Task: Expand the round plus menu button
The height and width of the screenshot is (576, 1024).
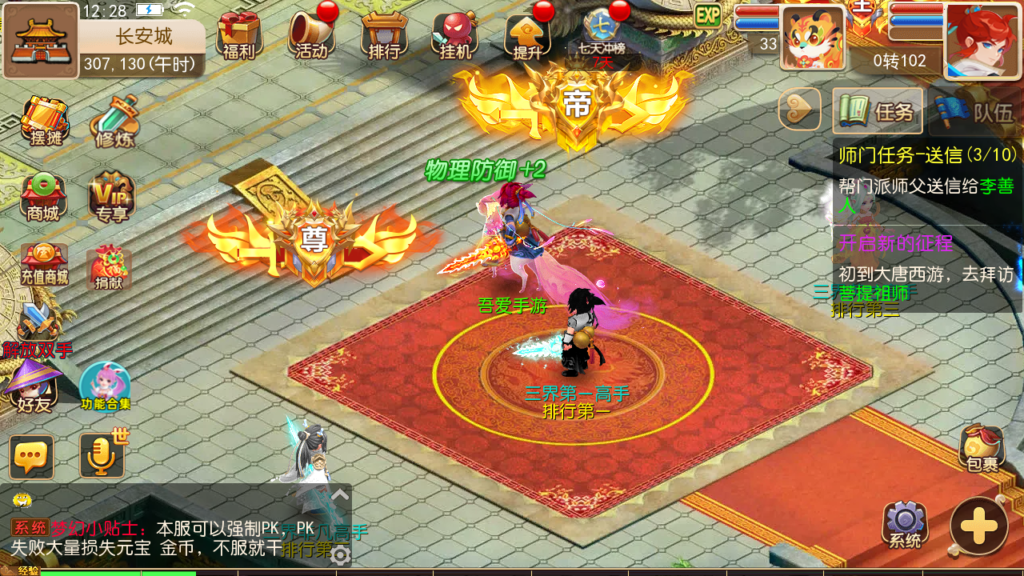Action: click(979, 526)
